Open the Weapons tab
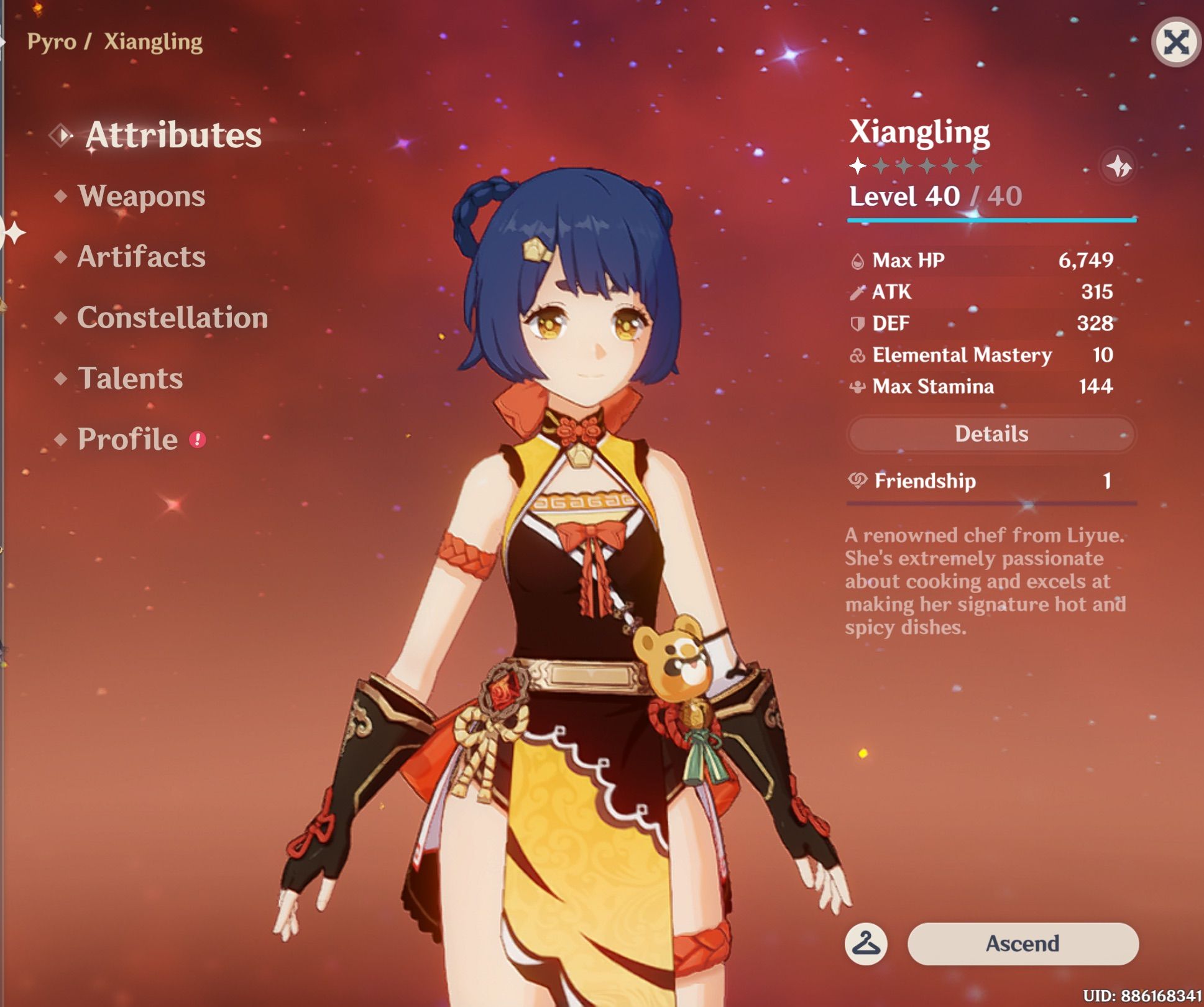 click(142, 197)
